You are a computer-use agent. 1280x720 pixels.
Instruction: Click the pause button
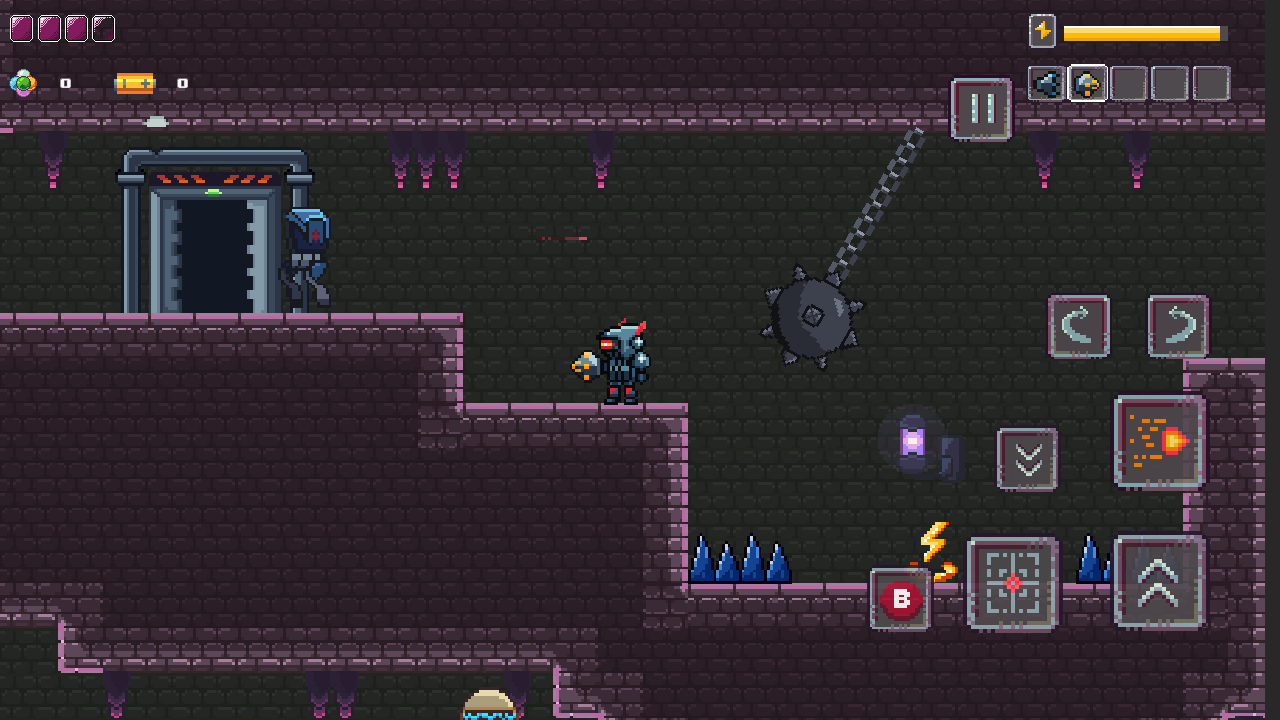(979, 110)
